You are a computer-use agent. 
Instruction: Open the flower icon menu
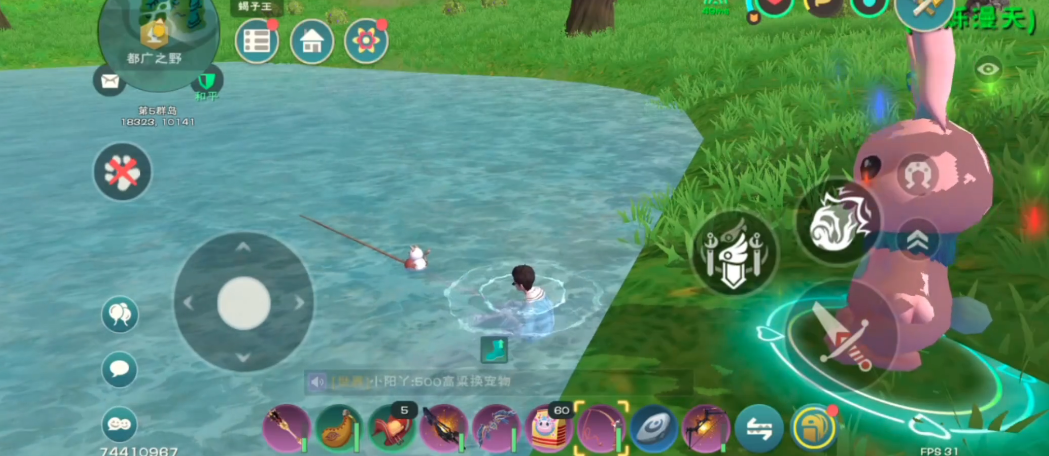(366, 41)
